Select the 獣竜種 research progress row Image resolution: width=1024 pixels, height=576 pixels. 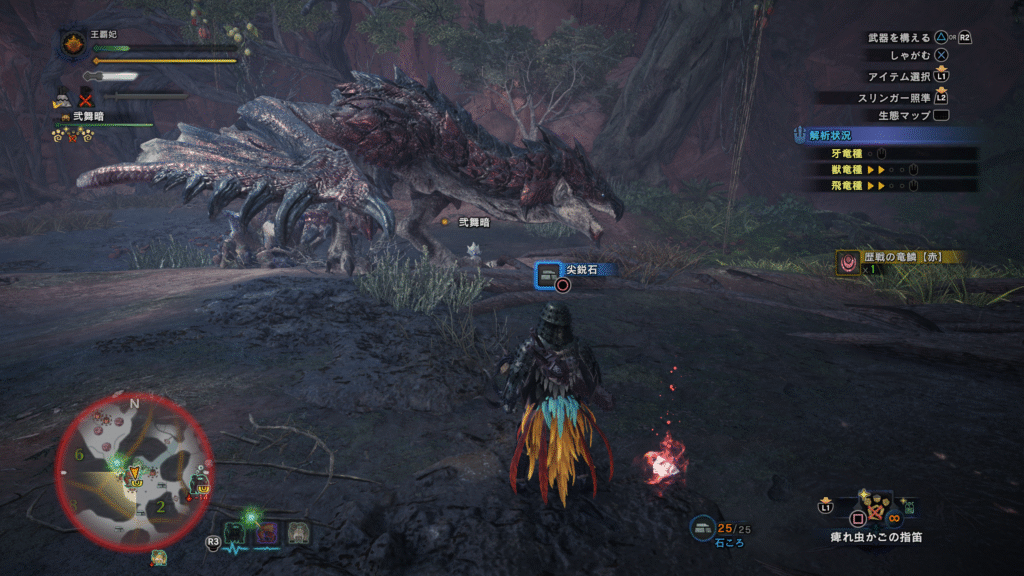tap(890, 169)
